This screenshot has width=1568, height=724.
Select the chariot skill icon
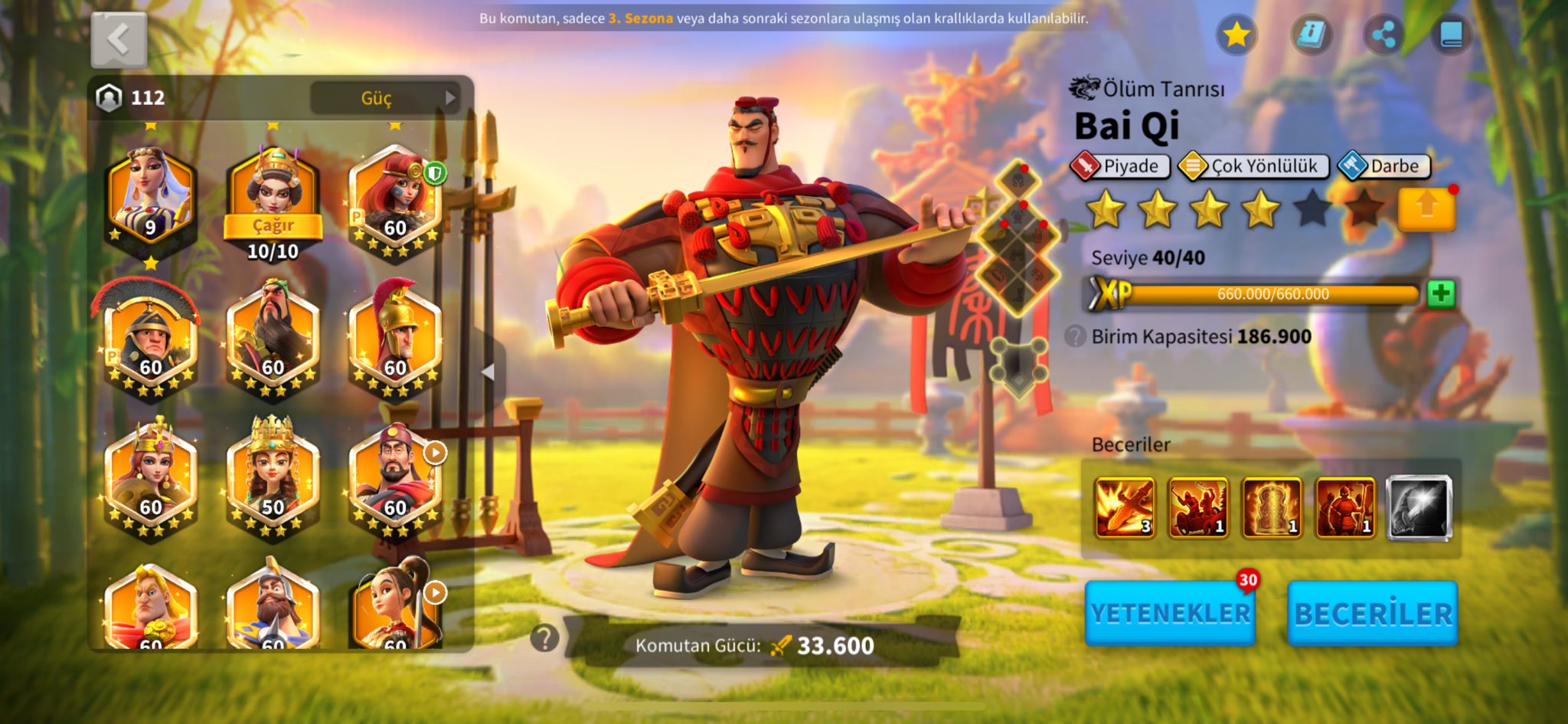pos(1197,507)
